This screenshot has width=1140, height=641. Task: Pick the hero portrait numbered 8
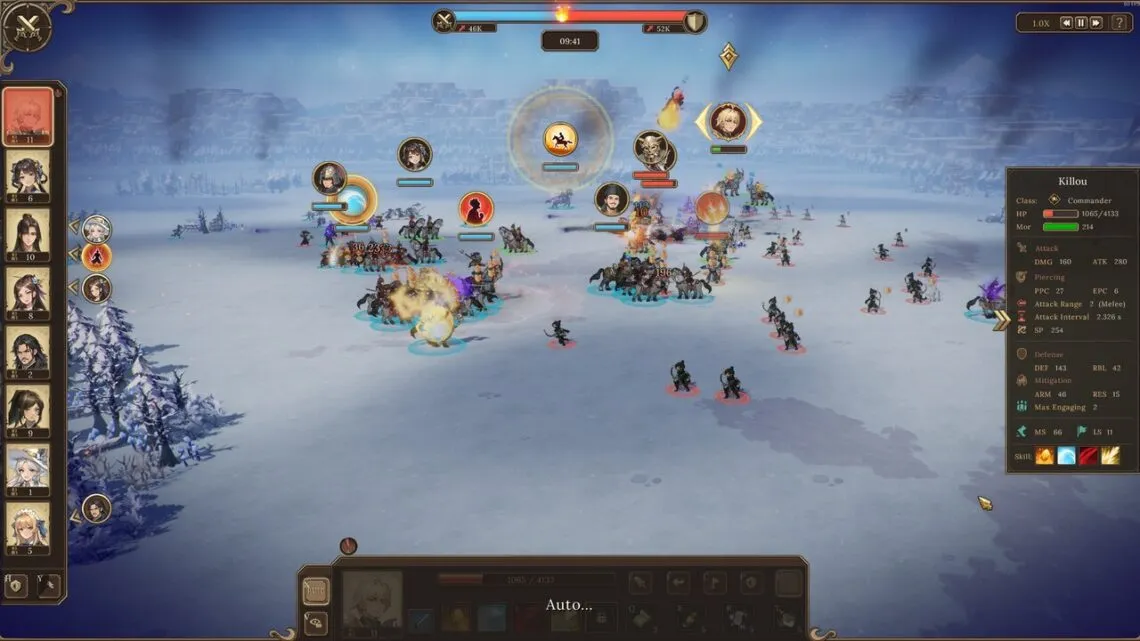click(28, 293)
